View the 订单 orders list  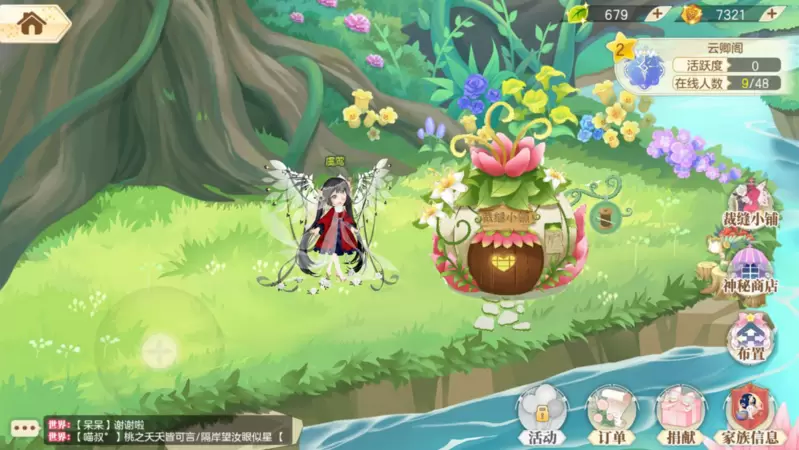click(x=610, y=413)
